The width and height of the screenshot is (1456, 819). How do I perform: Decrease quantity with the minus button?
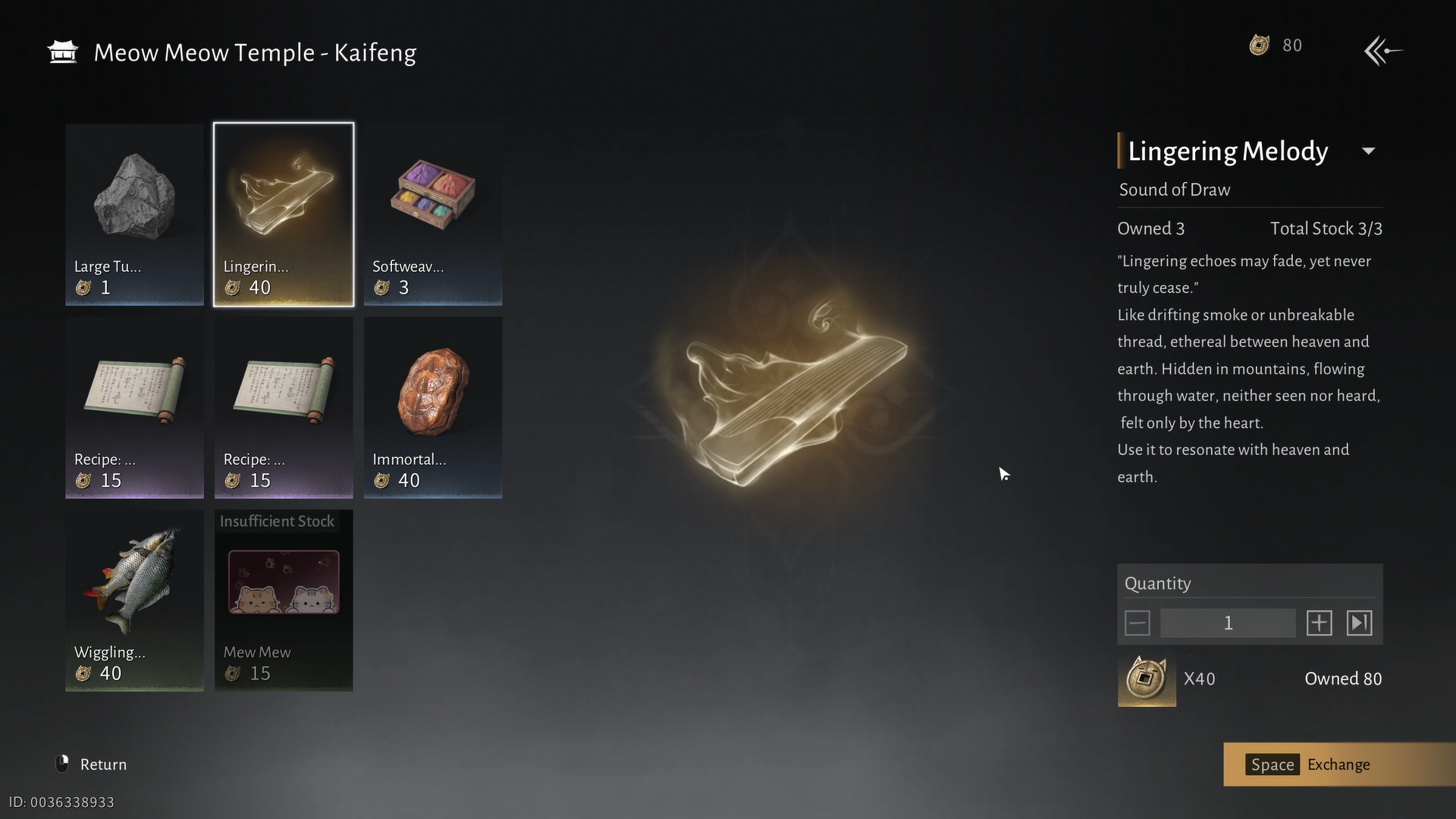click(x=1137, y=623)
